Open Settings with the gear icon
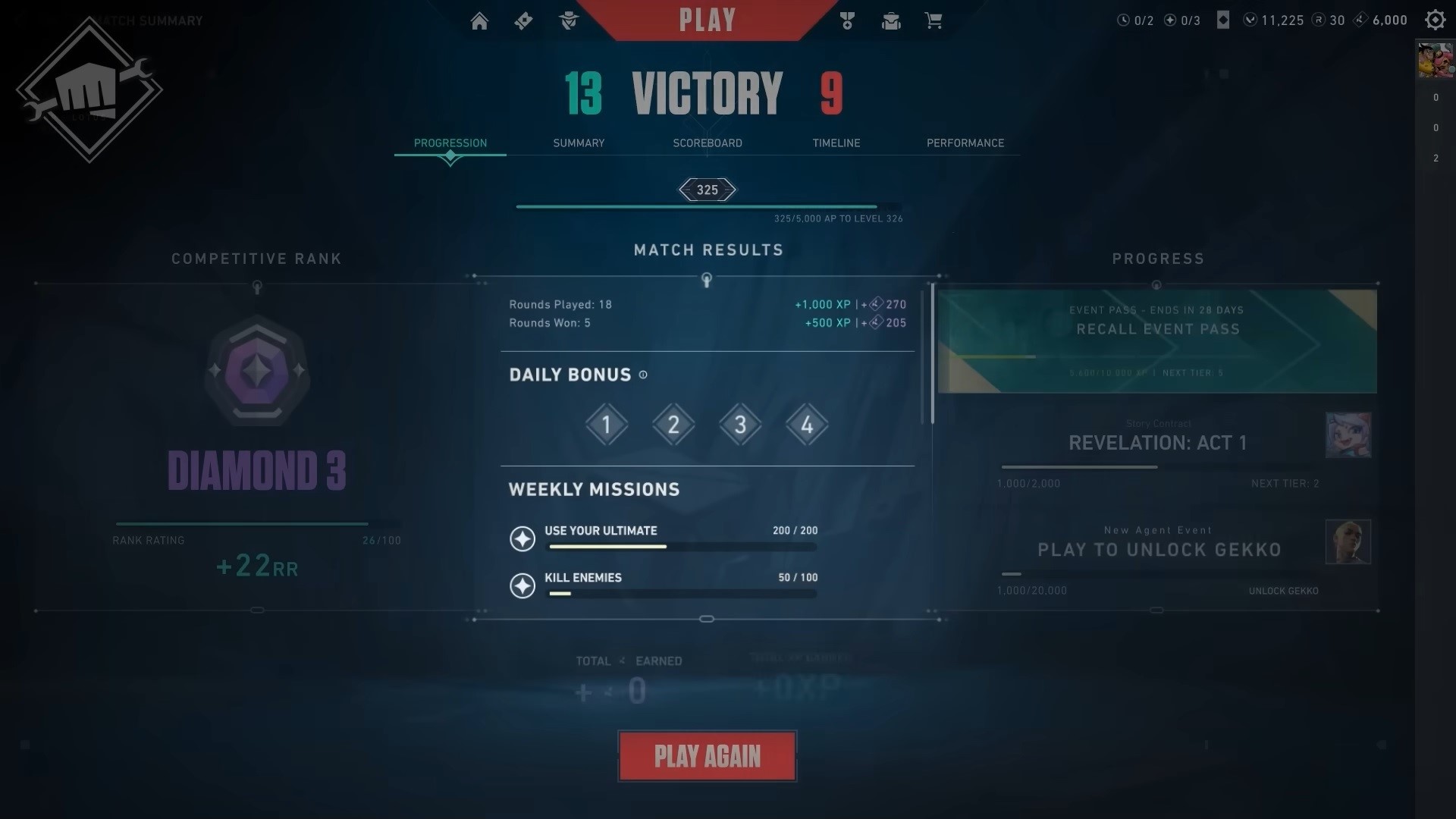The image size is (1456, 819). tap(1435, 20)
